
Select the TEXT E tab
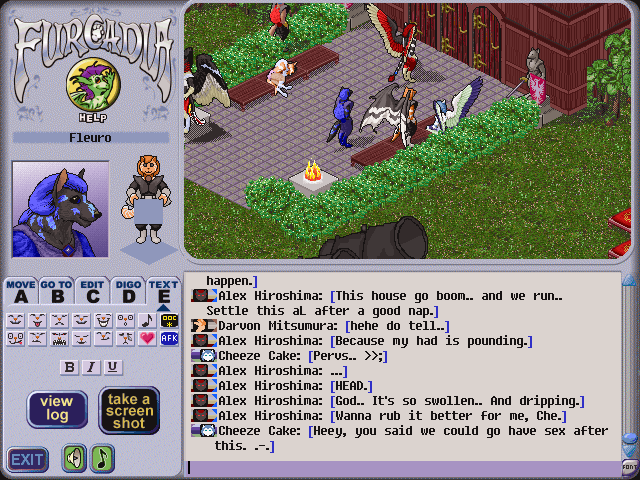click(x=163, y=291)
